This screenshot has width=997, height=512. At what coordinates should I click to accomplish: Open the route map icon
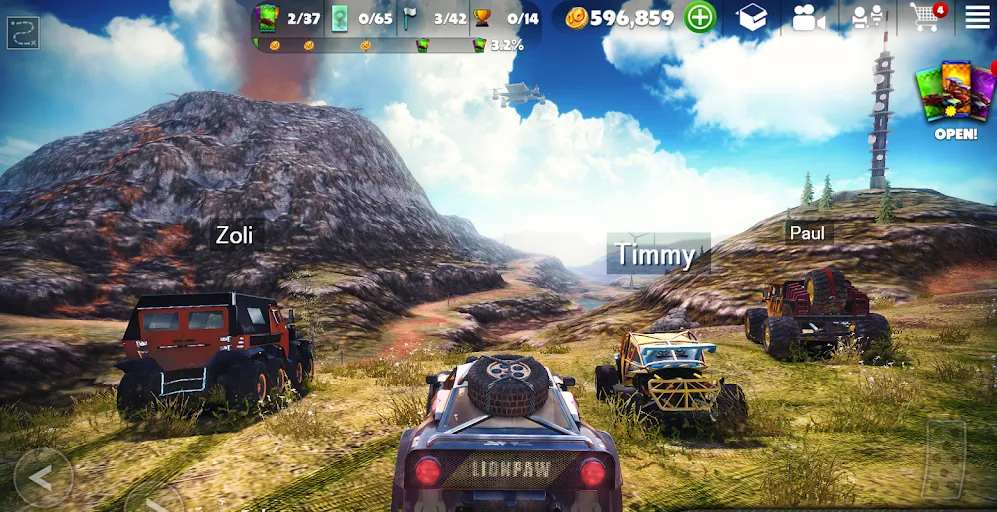coord(23,33)
